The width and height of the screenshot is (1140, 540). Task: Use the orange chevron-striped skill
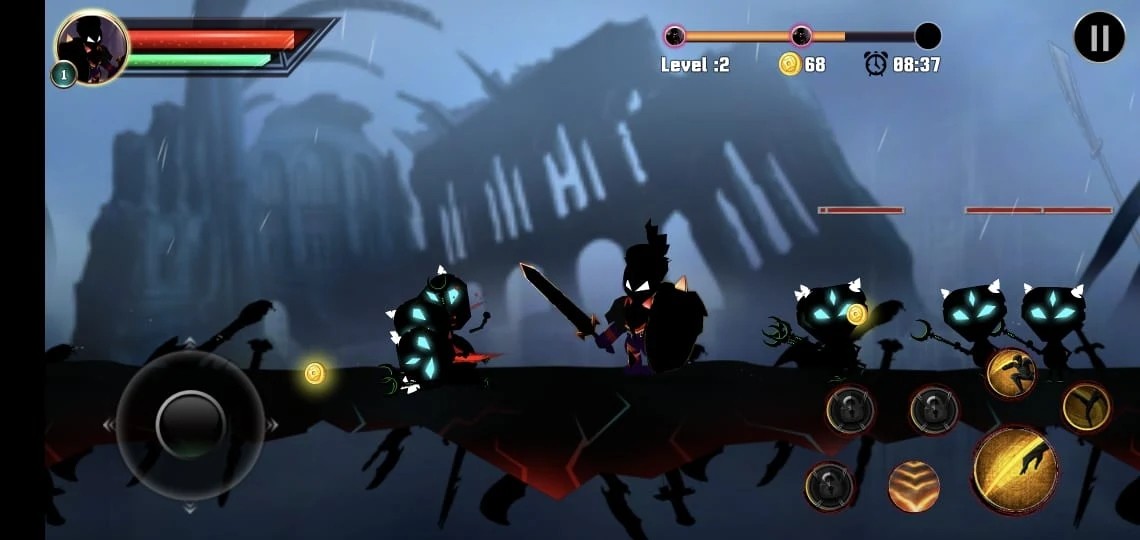[x=914, y=487]
